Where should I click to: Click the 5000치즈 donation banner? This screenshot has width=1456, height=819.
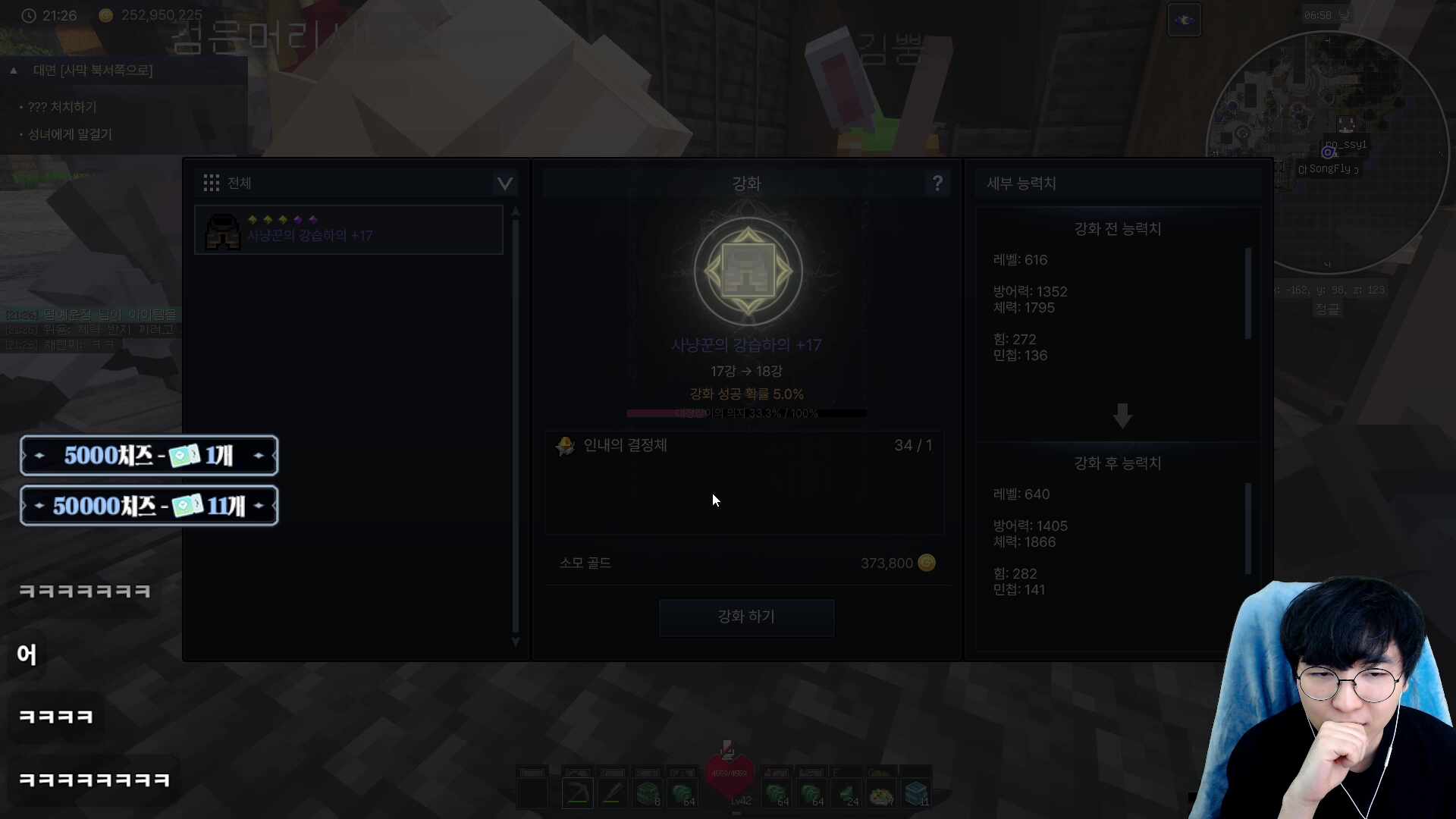coord(149,455)
